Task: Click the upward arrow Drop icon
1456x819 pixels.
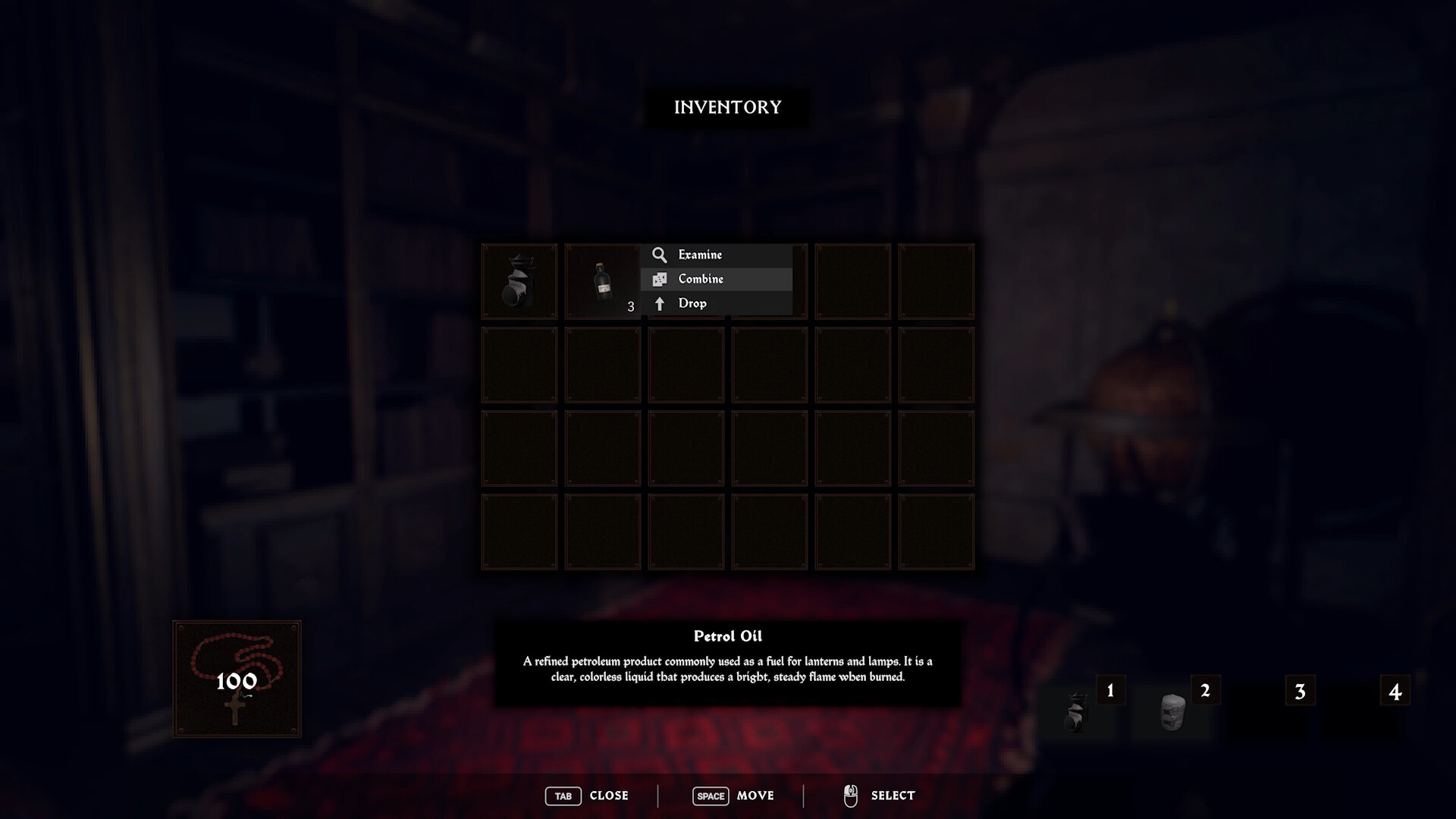Action: tap(659, 303)
